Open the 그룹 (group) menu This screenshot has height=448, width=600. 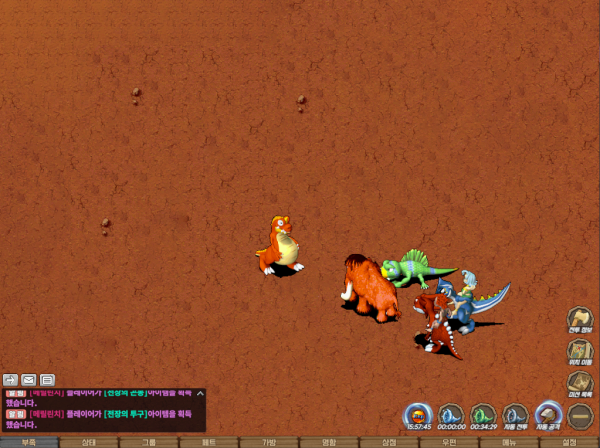[x=149, y=441]
